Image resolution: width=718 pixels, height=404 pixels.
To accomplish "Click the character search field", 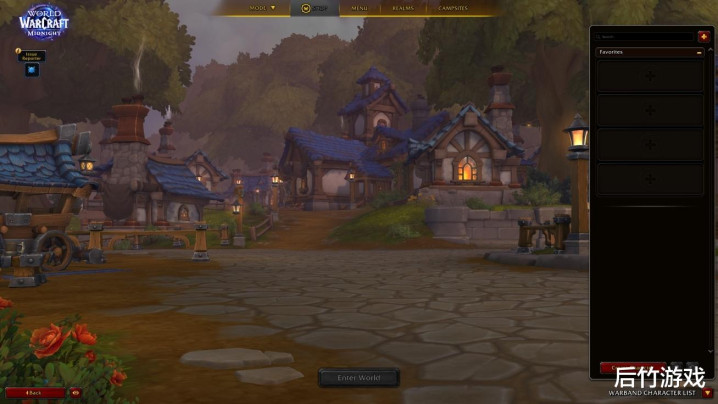I will click(644, 37).
